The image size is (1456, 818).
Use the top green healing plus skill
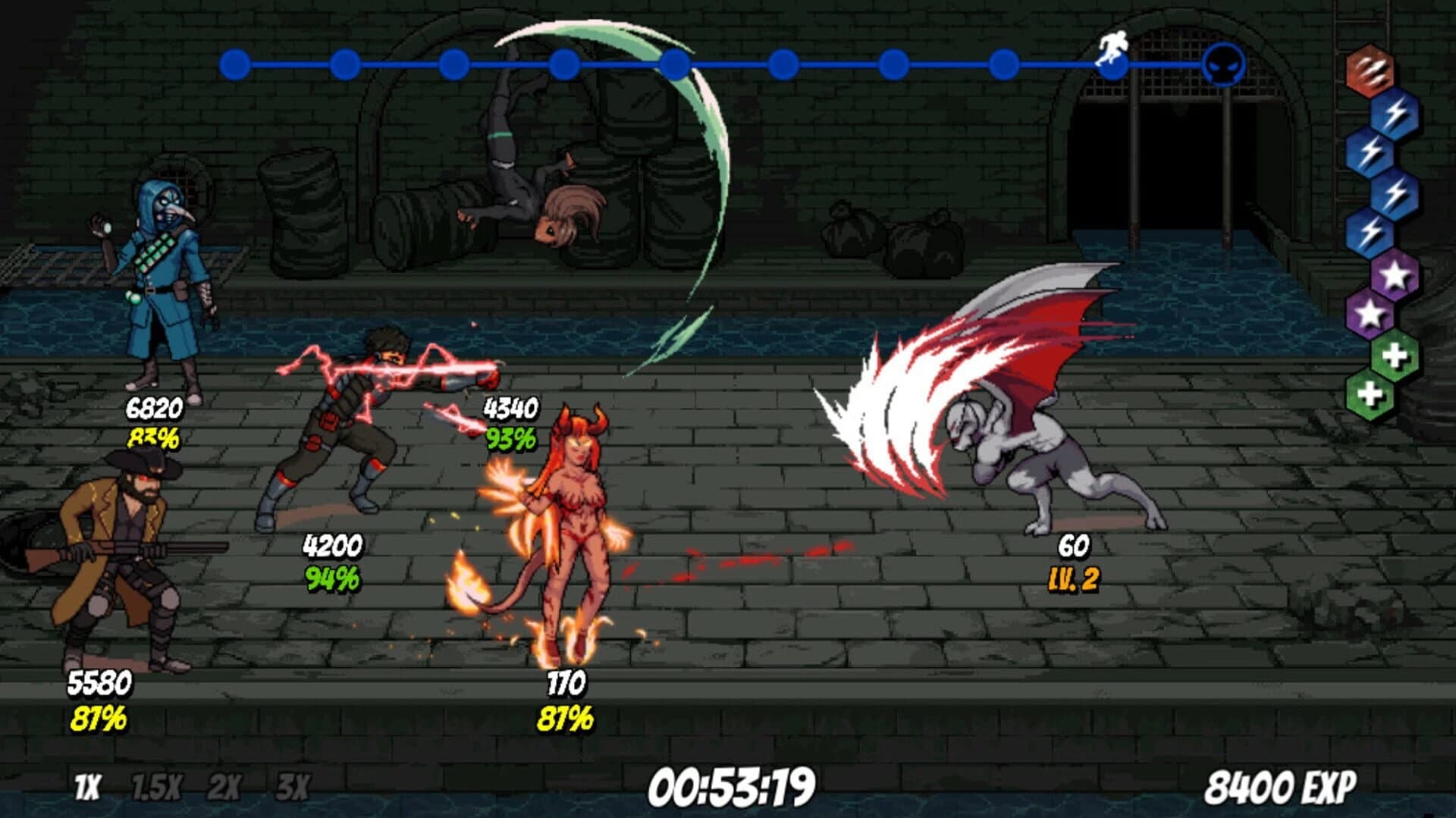(x=1395, y=355)
